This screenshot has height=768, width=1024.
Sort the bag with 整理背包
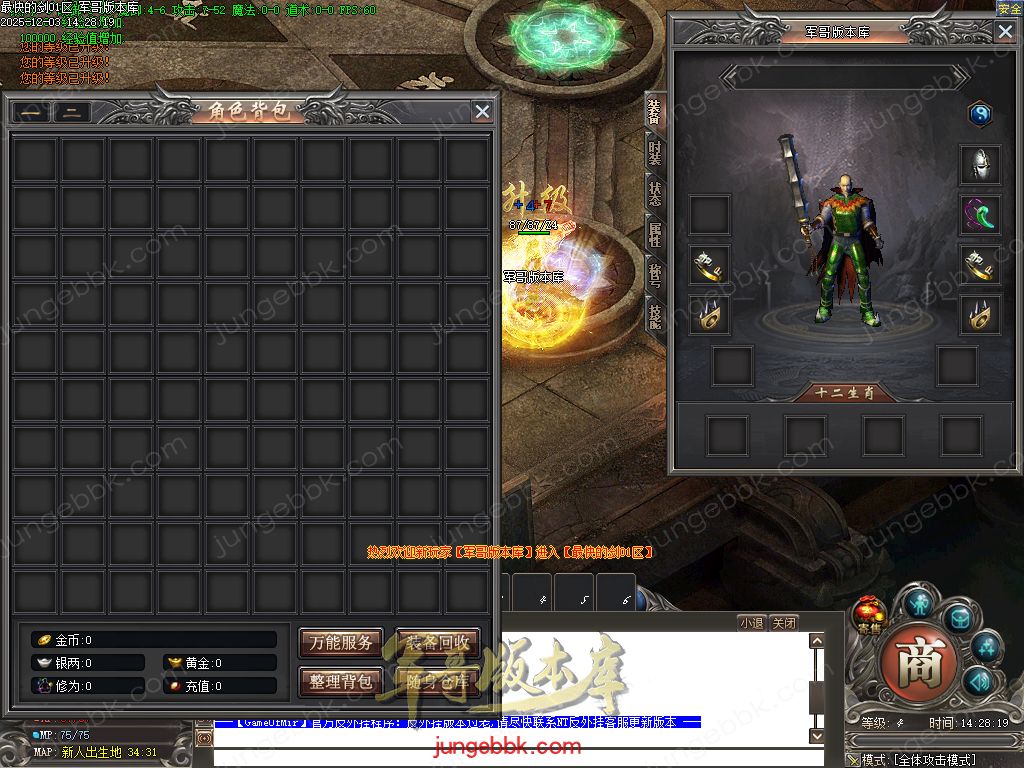(x=341, y=682)
